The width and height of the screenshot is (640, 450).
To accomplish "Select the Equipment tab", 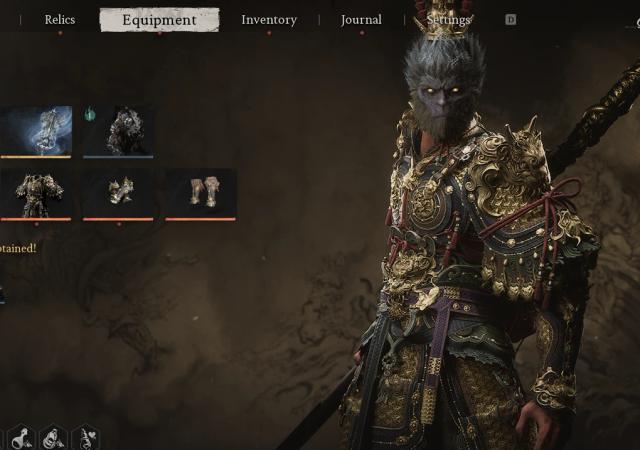I will click(x=159, y=20).
